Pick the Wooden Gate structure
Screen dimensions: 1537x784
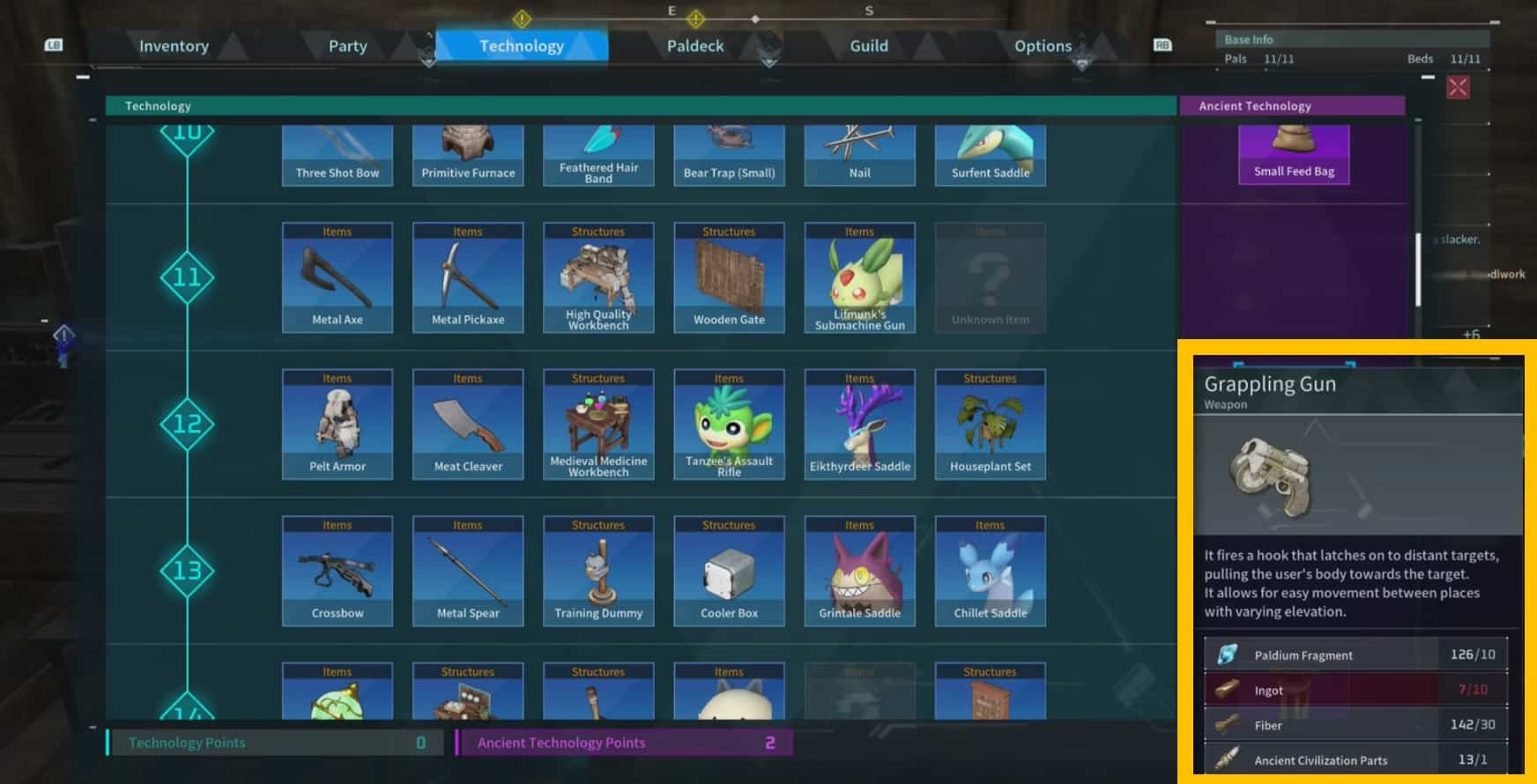729,277
